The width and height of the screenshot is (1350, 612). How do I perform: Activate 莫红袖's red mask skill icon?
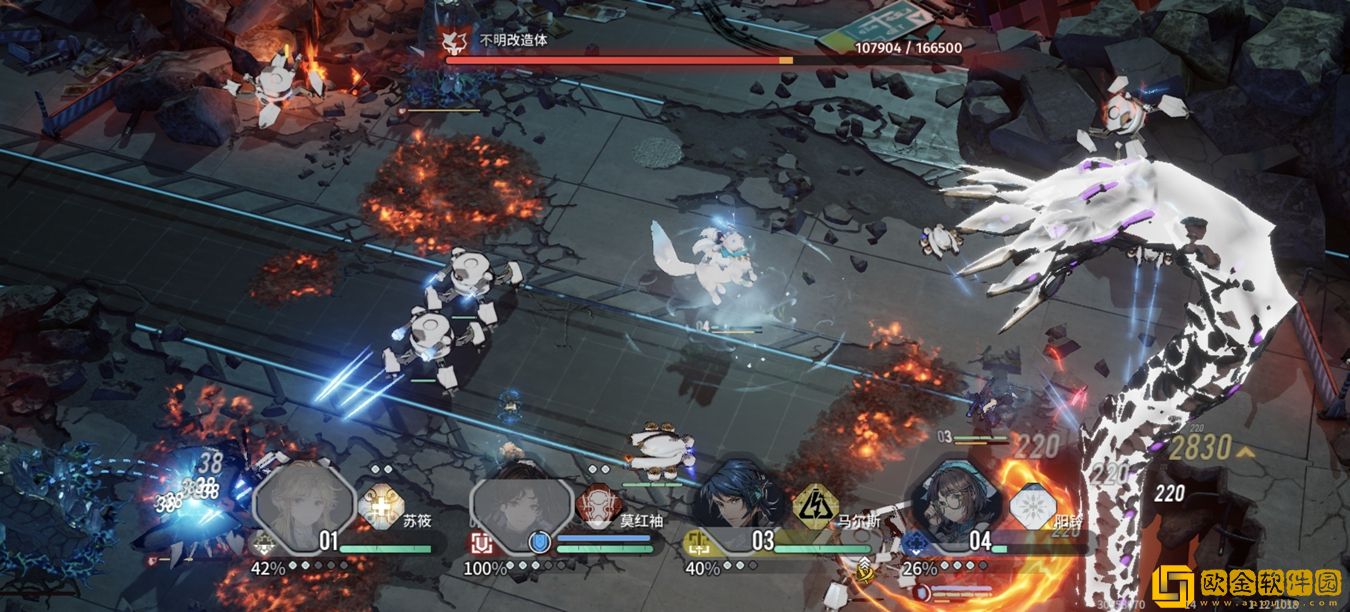click(x=598, y=506)
